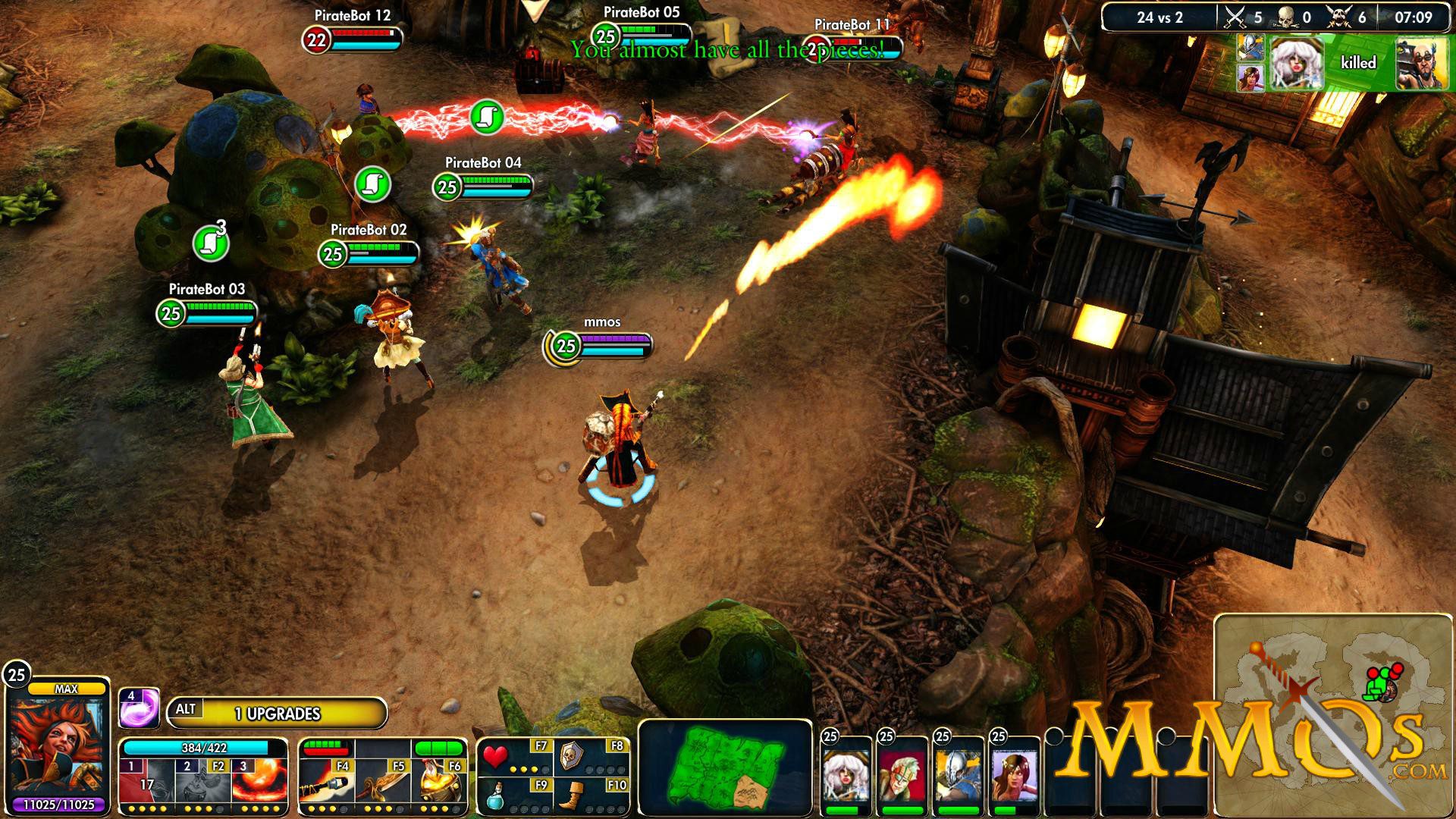Open the green treasure map panel
Image resolution: width=1456 pixels, height=819 pixels.
pyautogui.click(x=724, y=766)
